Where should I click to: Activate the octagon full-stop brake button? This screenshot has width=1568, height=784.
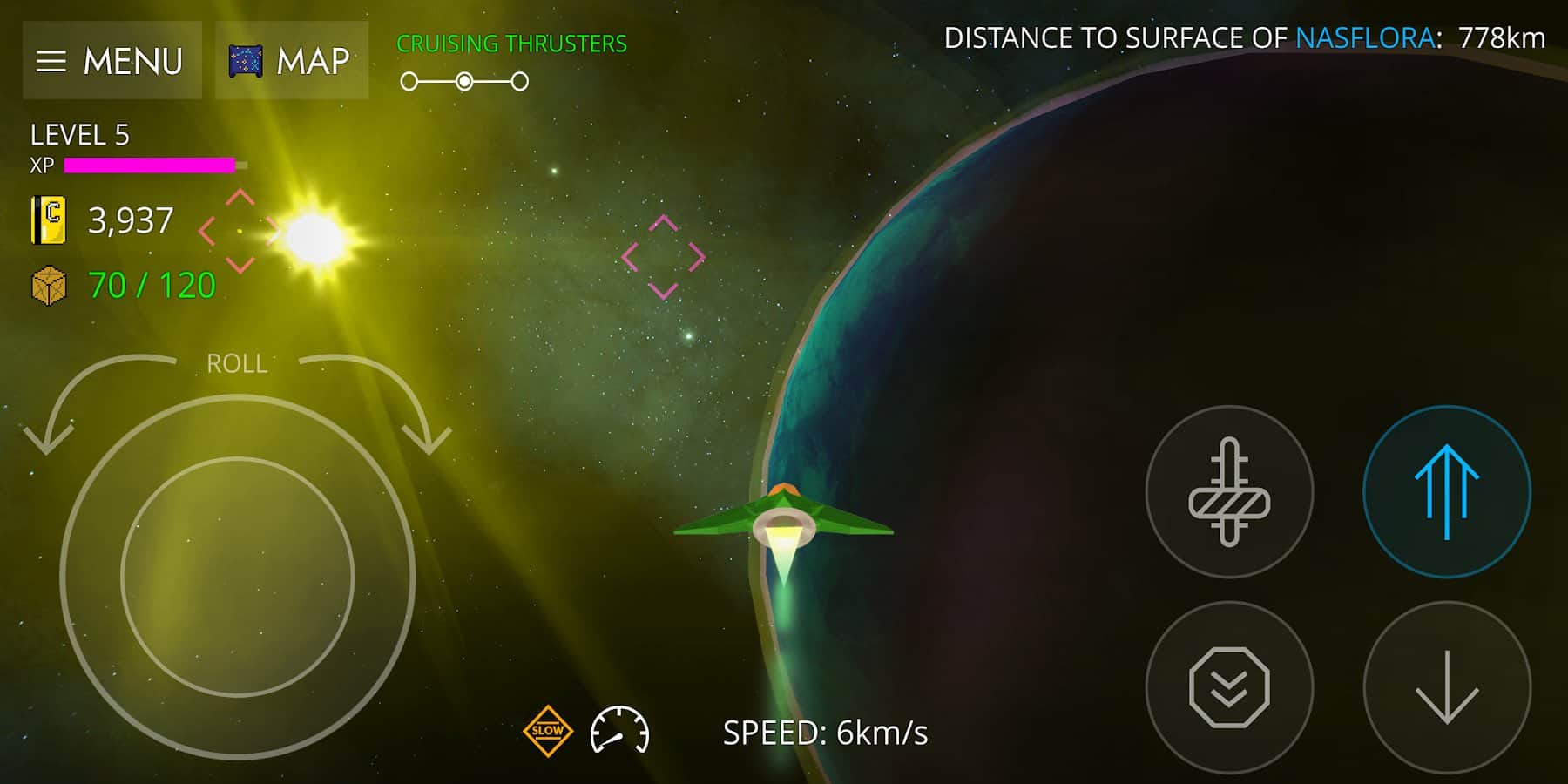(x=1228, y=687)
